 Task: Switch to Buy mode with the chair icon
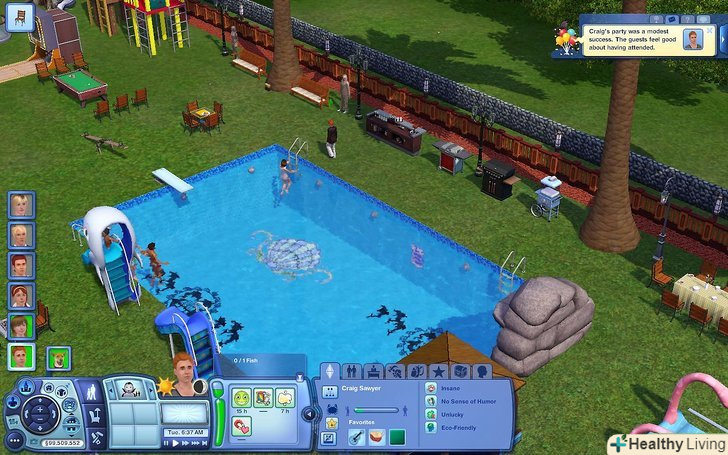coord(98,416)
